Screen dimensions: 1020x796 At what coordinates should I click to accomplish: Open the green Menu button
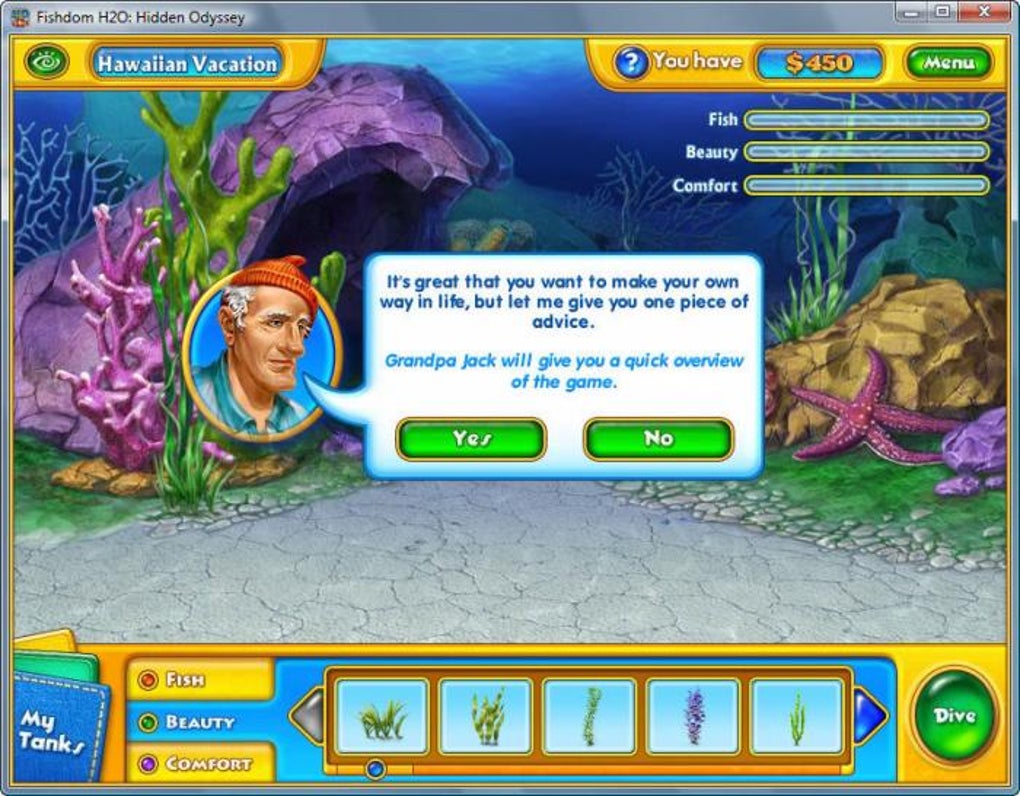click(x=948, y=63)
